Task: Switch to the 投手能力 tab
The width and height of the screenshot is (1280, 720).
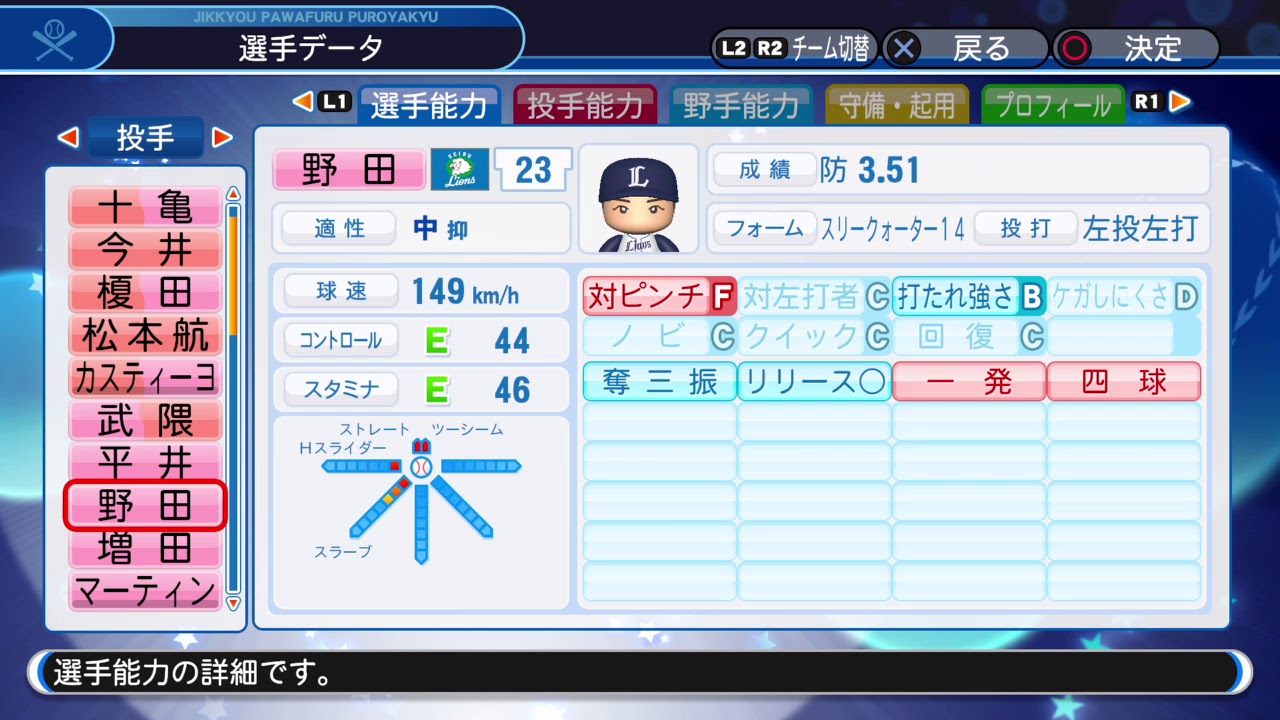Action: click(x=585, y=105)
